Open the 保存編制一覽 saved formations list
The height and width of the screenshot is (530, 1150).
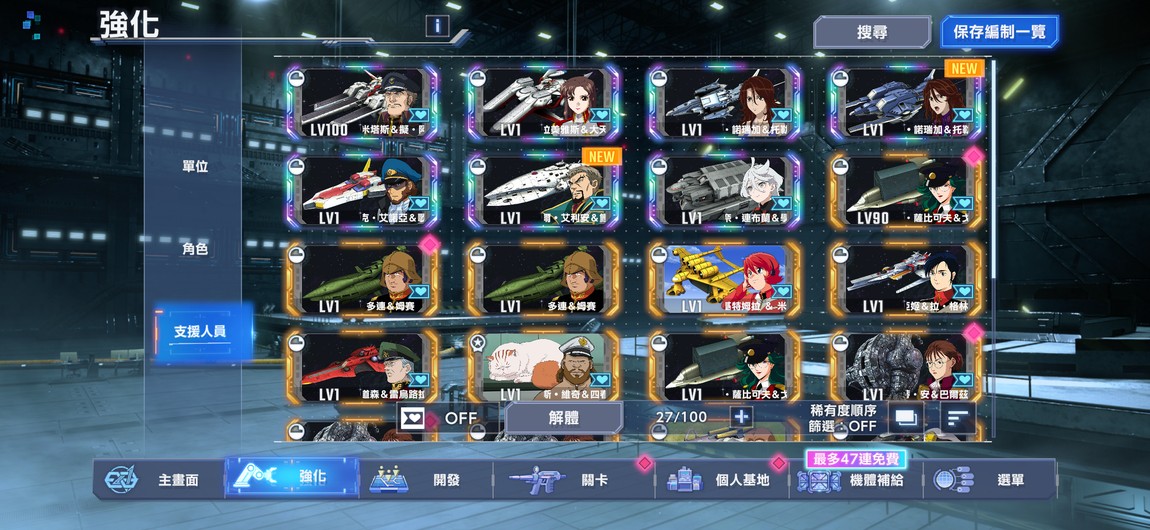(x=999, y=32)
